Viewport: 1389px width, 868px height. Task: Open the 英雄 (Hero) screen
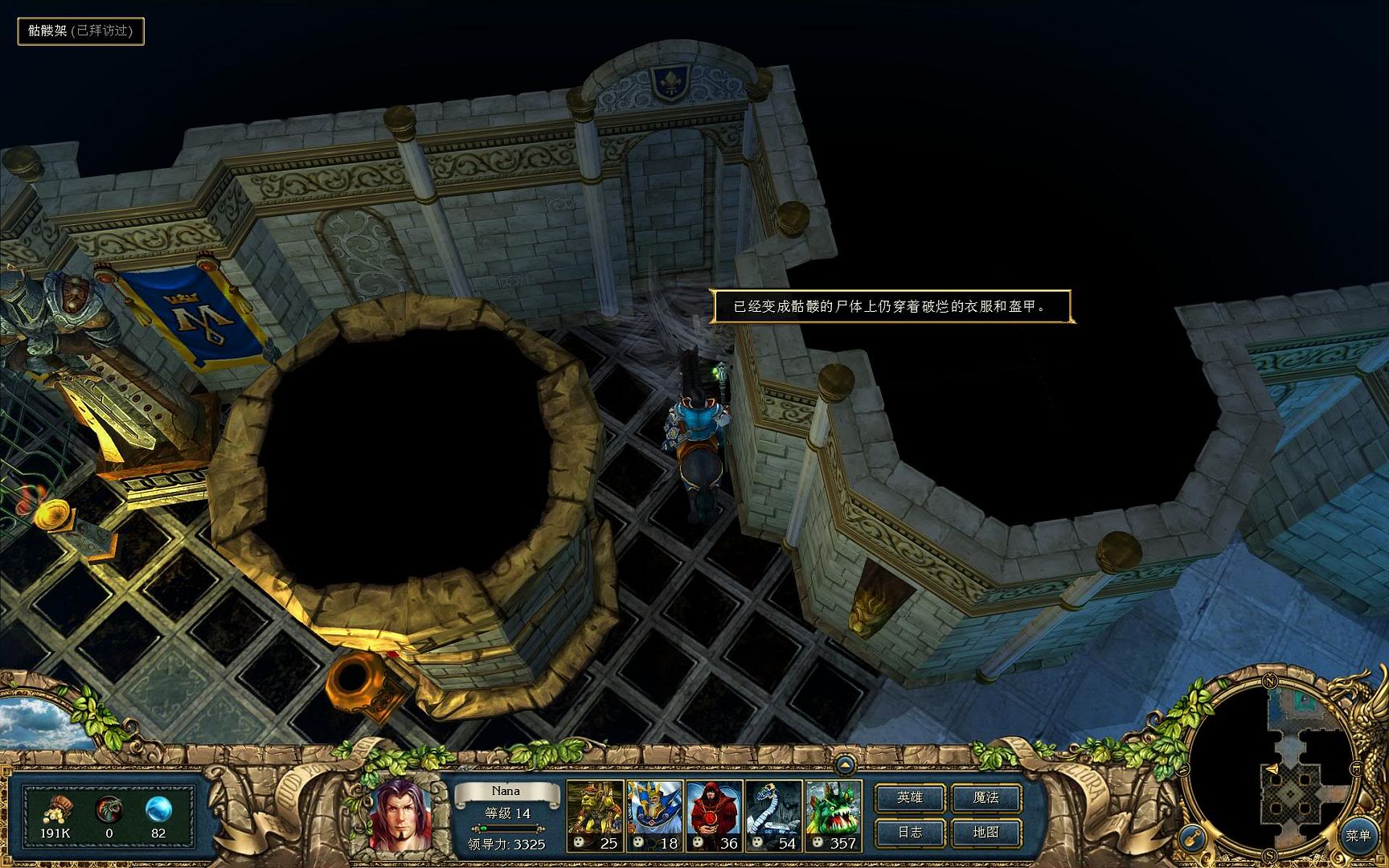click(x=910, y=797)
